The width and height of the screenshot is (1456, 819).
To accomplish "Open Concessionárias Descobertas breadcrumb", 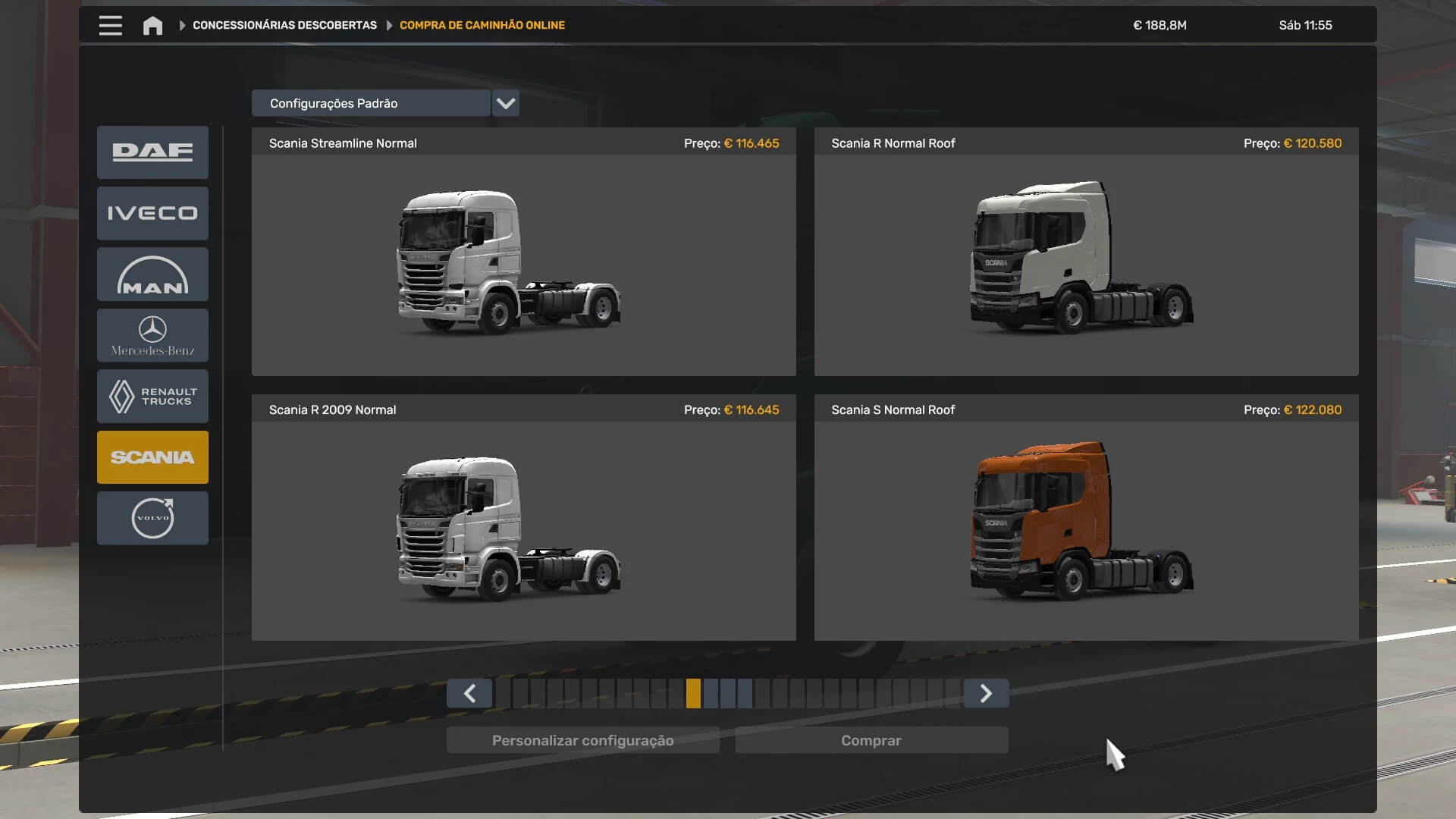I will 284,25.
